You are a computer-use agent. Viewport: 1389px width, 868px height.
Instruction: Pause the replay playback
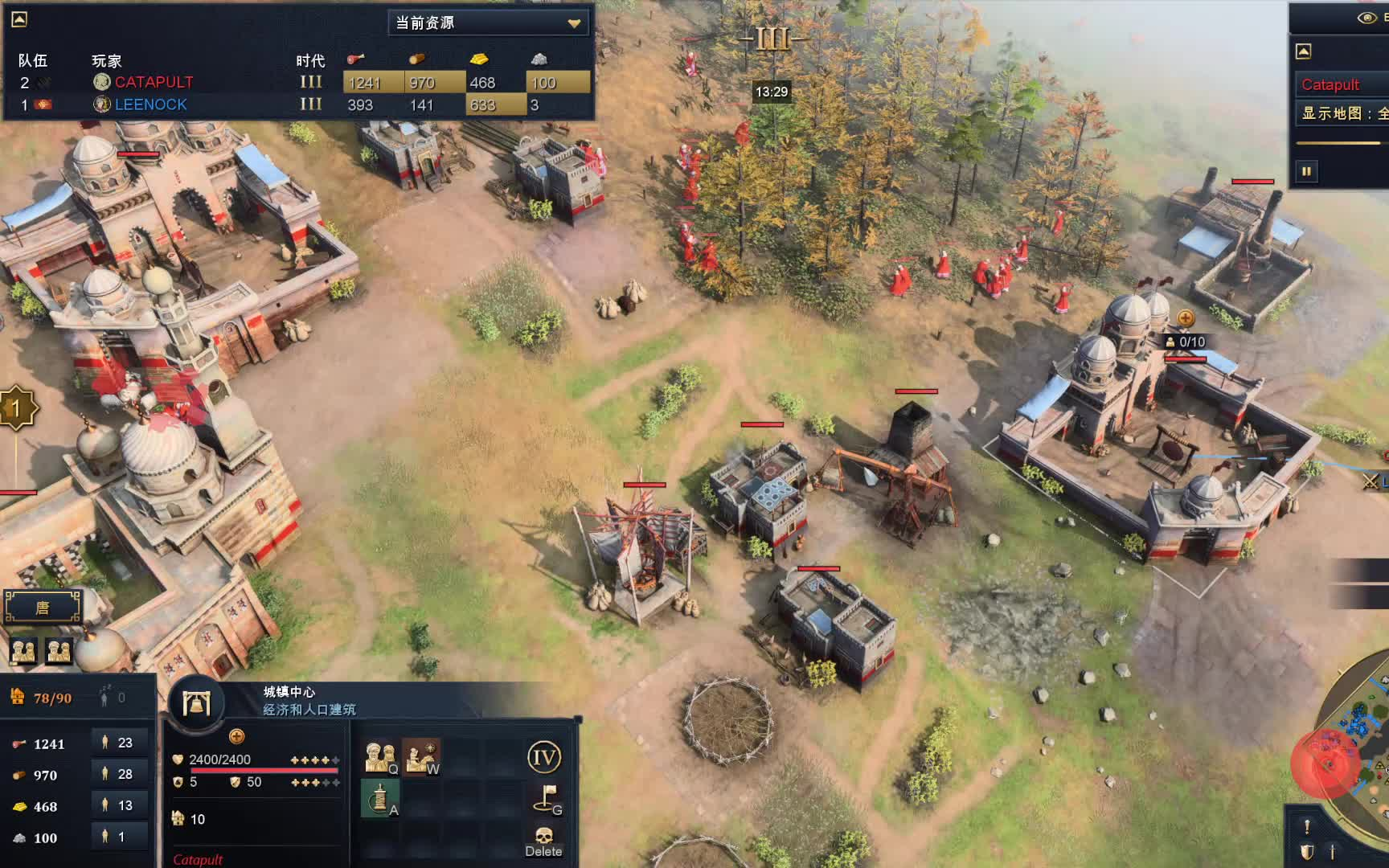(x=1306, y=171)
